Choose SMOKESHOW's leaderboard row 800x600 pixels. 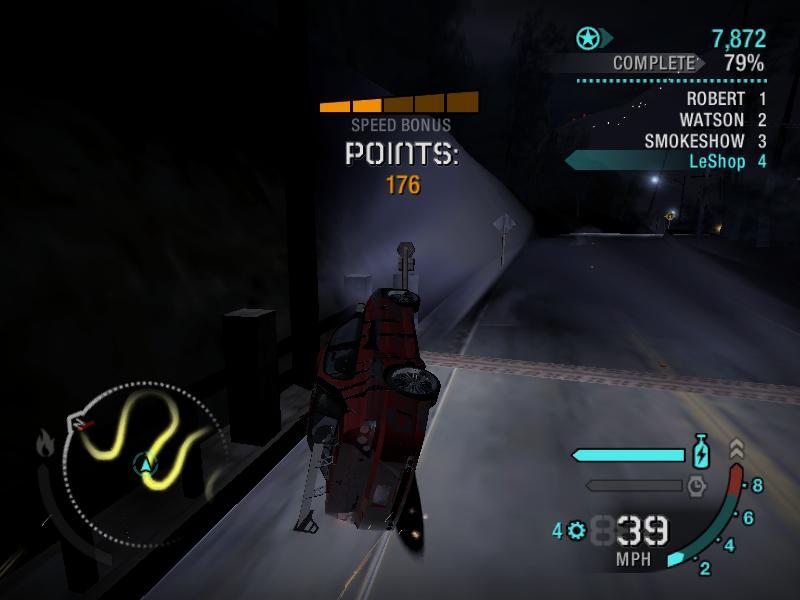[704, 141]
